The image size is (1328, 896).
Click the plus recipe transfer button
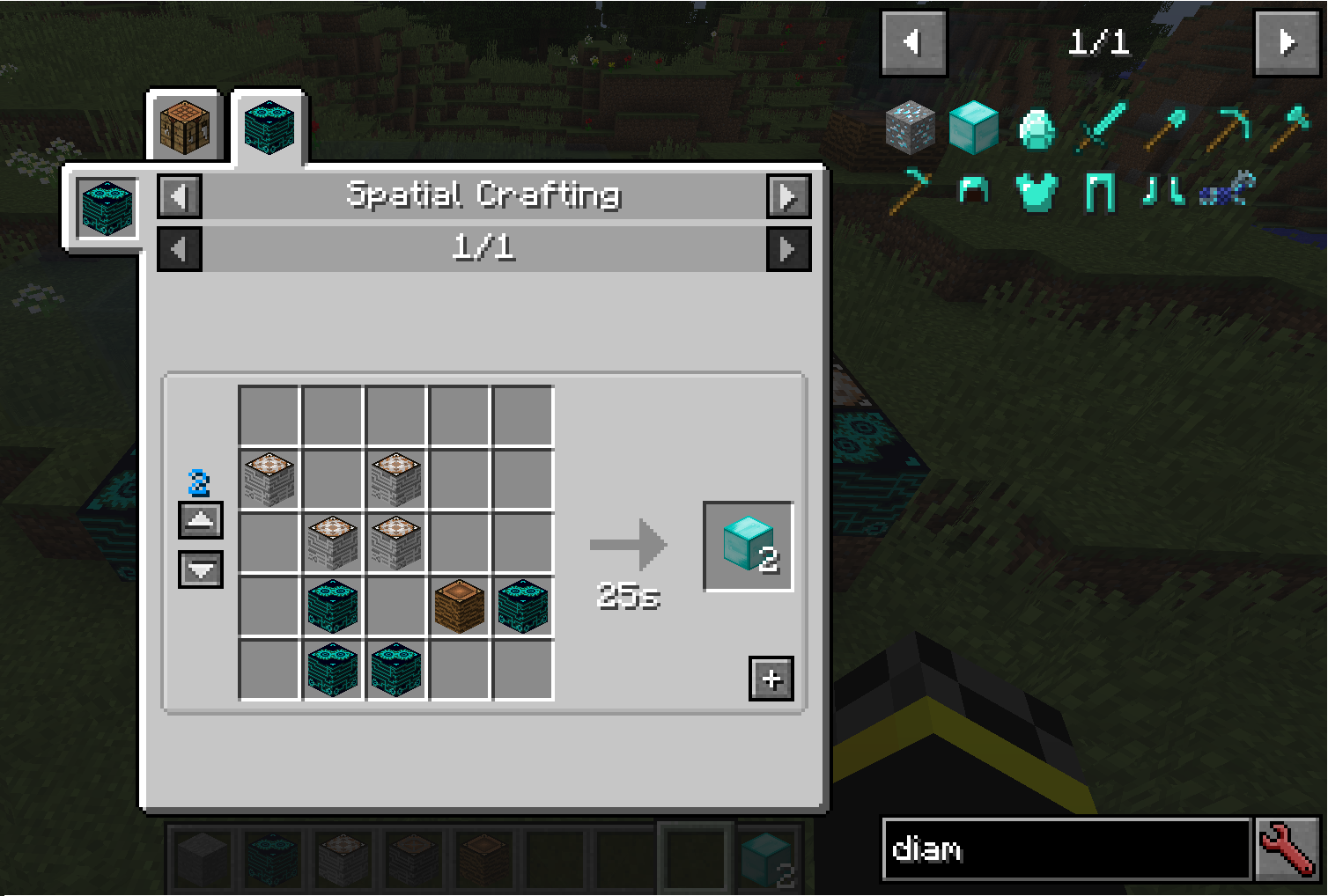coord(771,678)
